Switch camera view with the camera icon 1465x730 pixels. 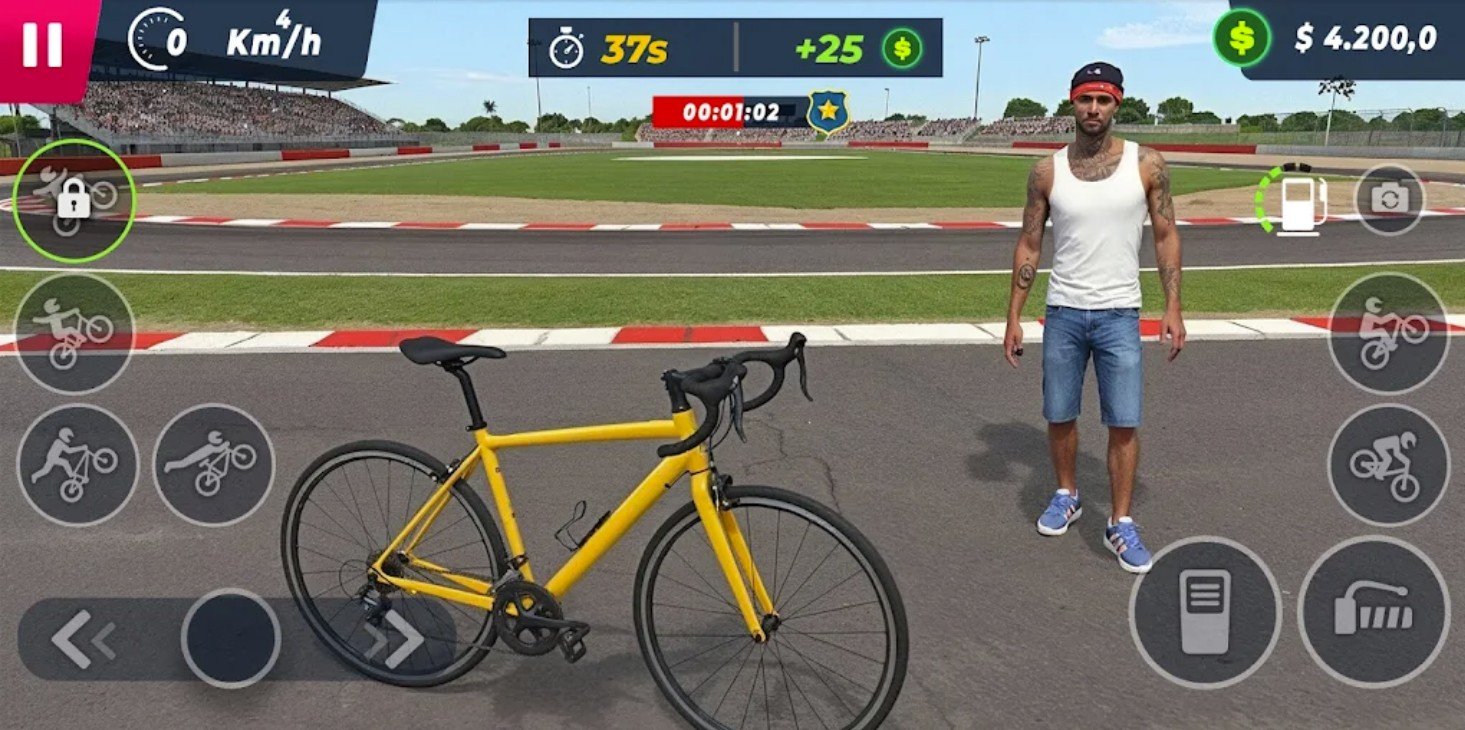coord(1389,199)
